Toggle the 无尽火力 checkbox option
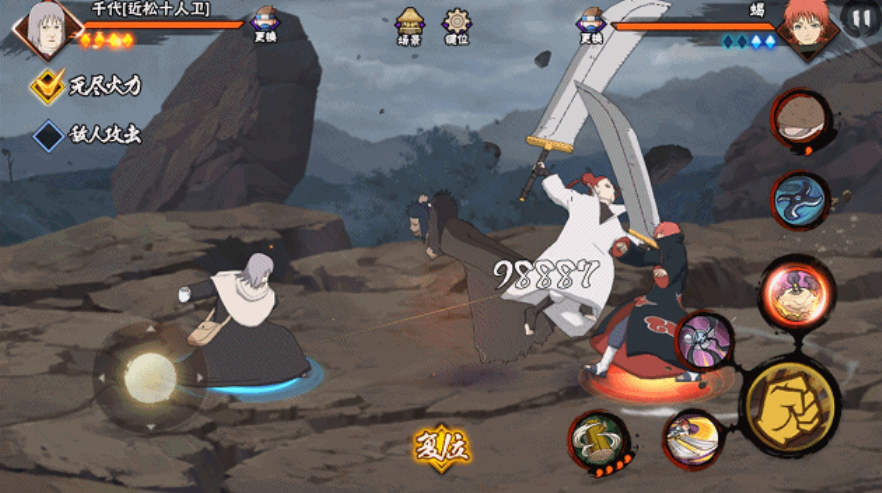The height and width of the screenshot is (493, 882). click(47, 86)
